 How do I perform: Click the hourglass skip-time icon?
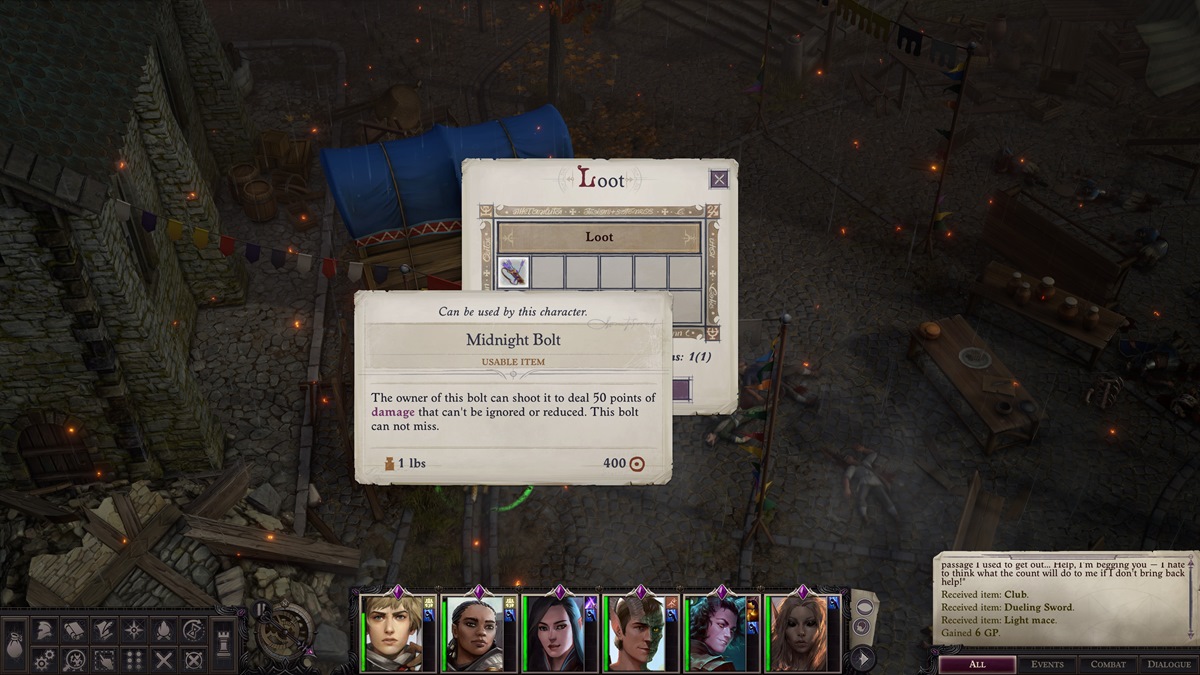[194, 630]
